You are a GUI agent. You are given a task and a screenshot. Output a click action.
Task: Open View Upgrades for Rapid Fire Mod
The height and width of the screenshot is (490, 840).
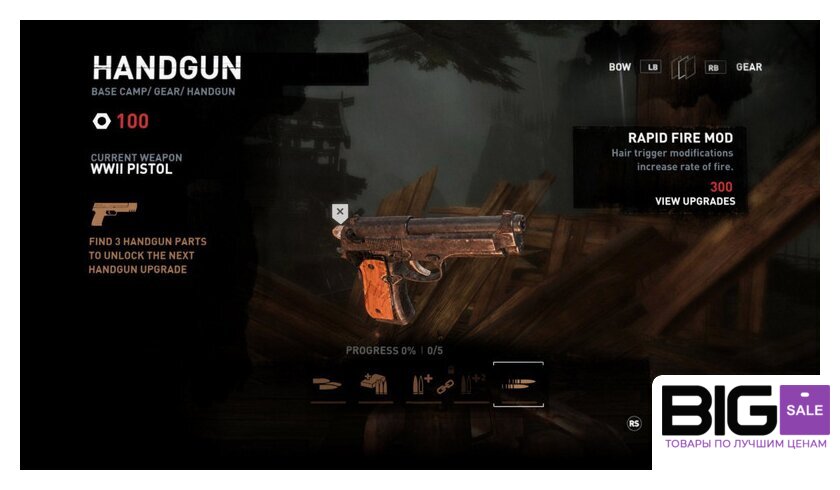(x=694, y=201)
